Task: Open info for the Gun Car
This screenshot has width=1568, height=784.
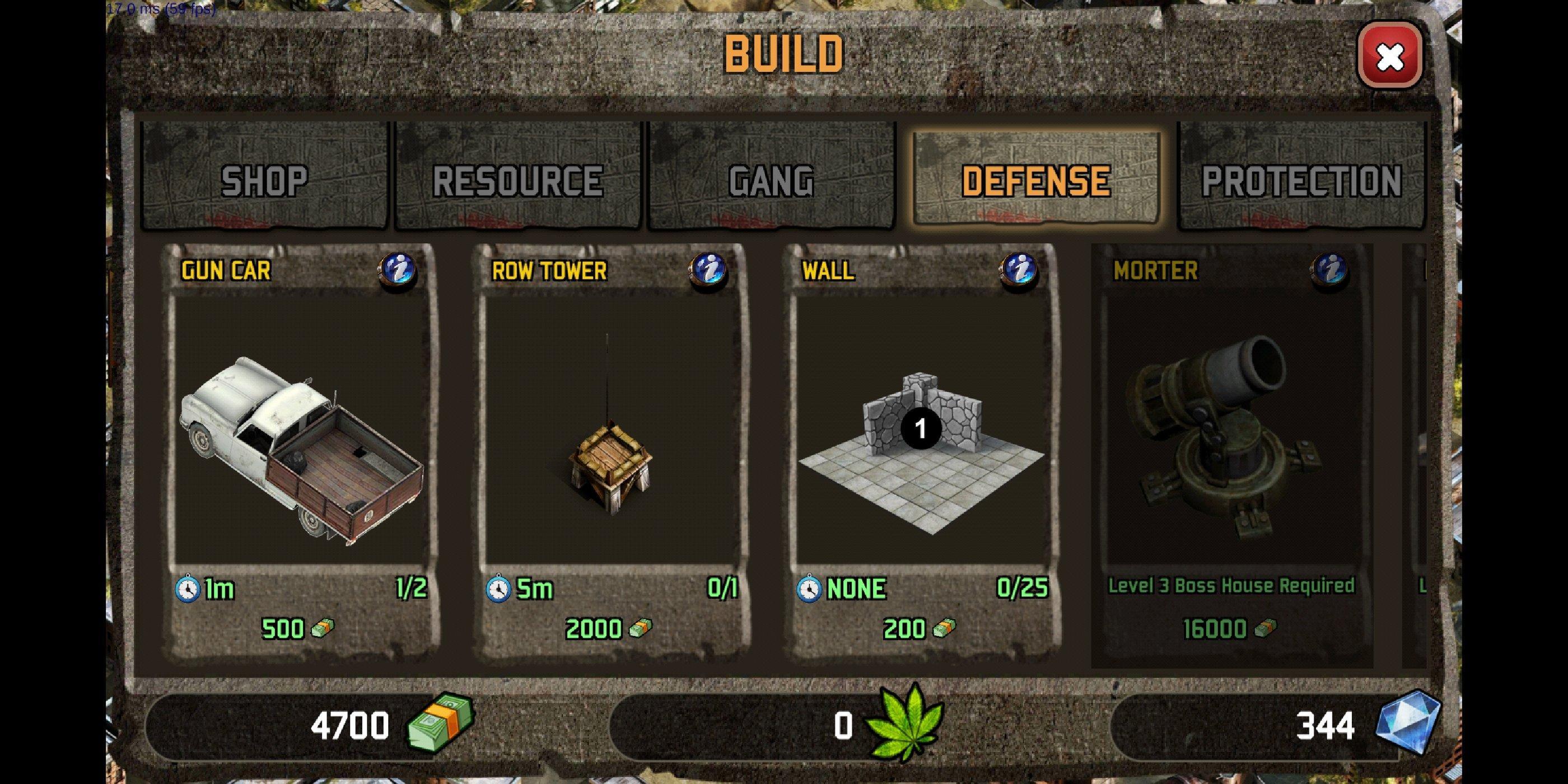Action: tap(398, 270)
